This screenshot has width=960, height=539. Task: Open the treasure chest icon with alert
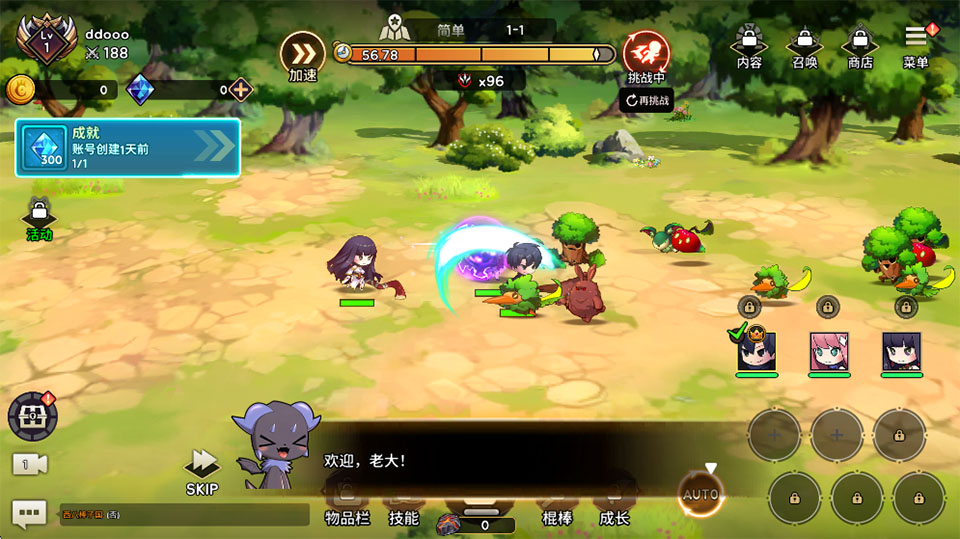31,416
